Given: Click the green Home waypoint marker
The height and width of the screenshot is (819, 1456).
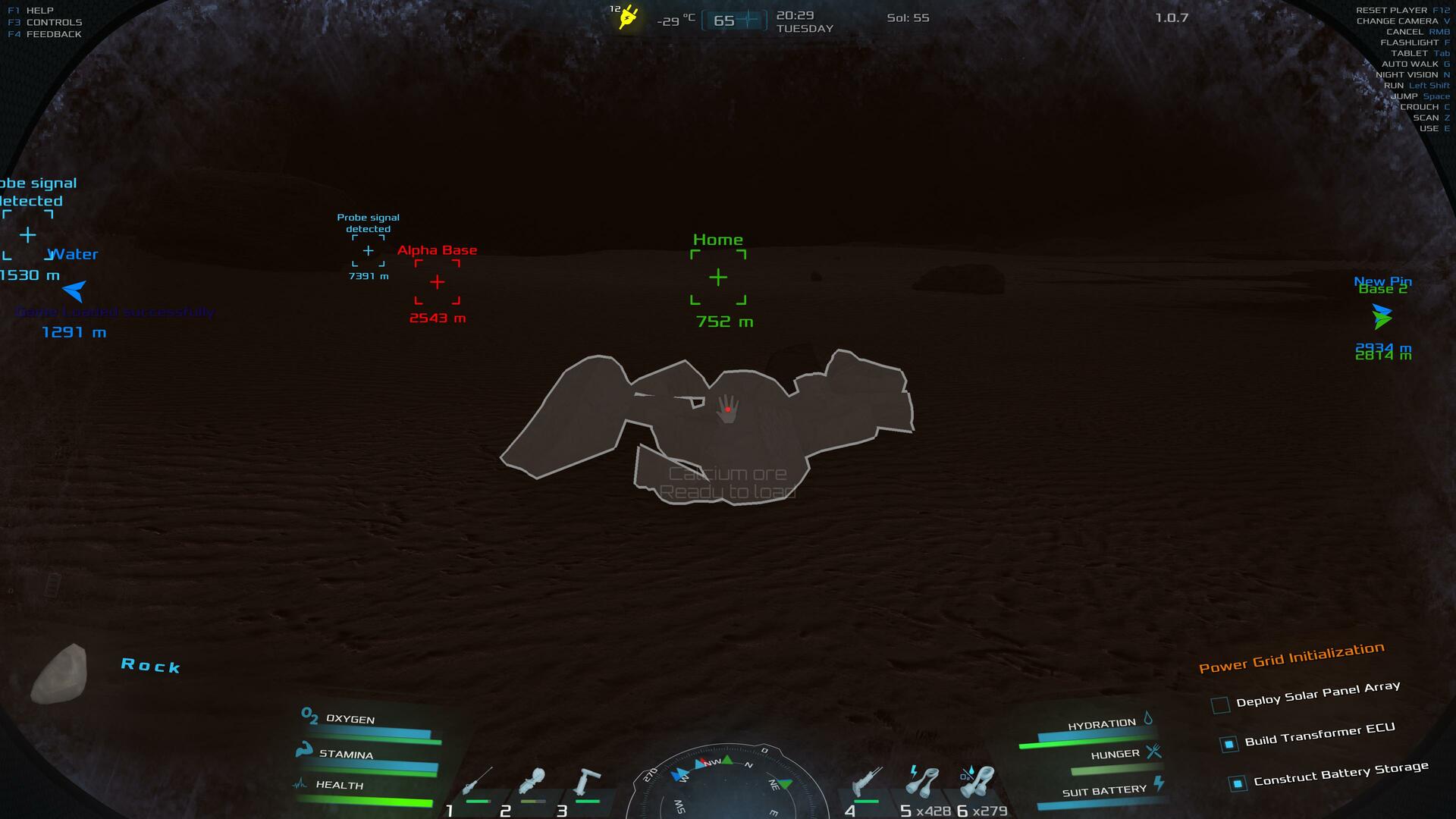Looking at the screenshot, I should click(x=718, y=278).
